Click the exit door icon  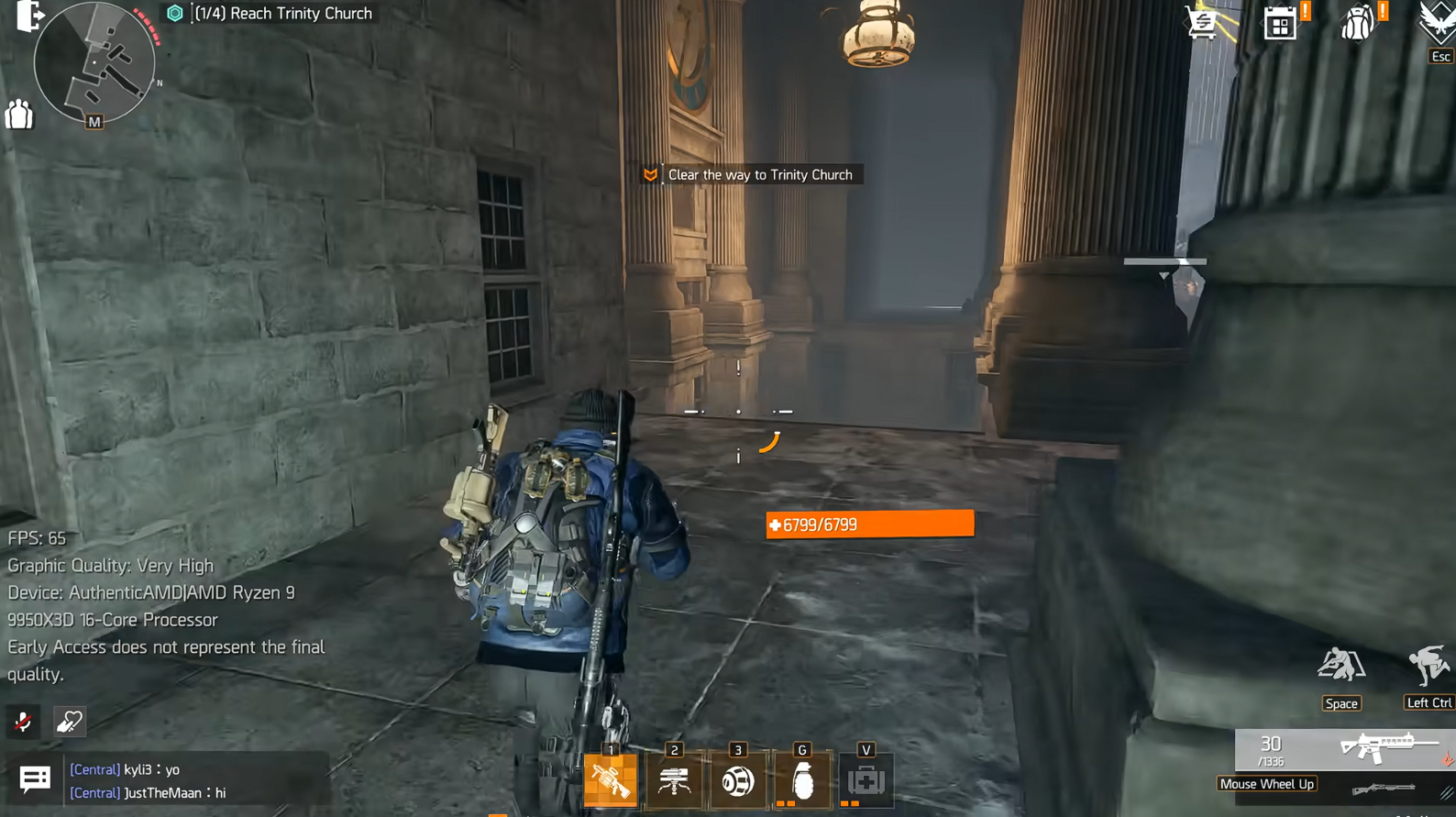(x=28, y=16)
